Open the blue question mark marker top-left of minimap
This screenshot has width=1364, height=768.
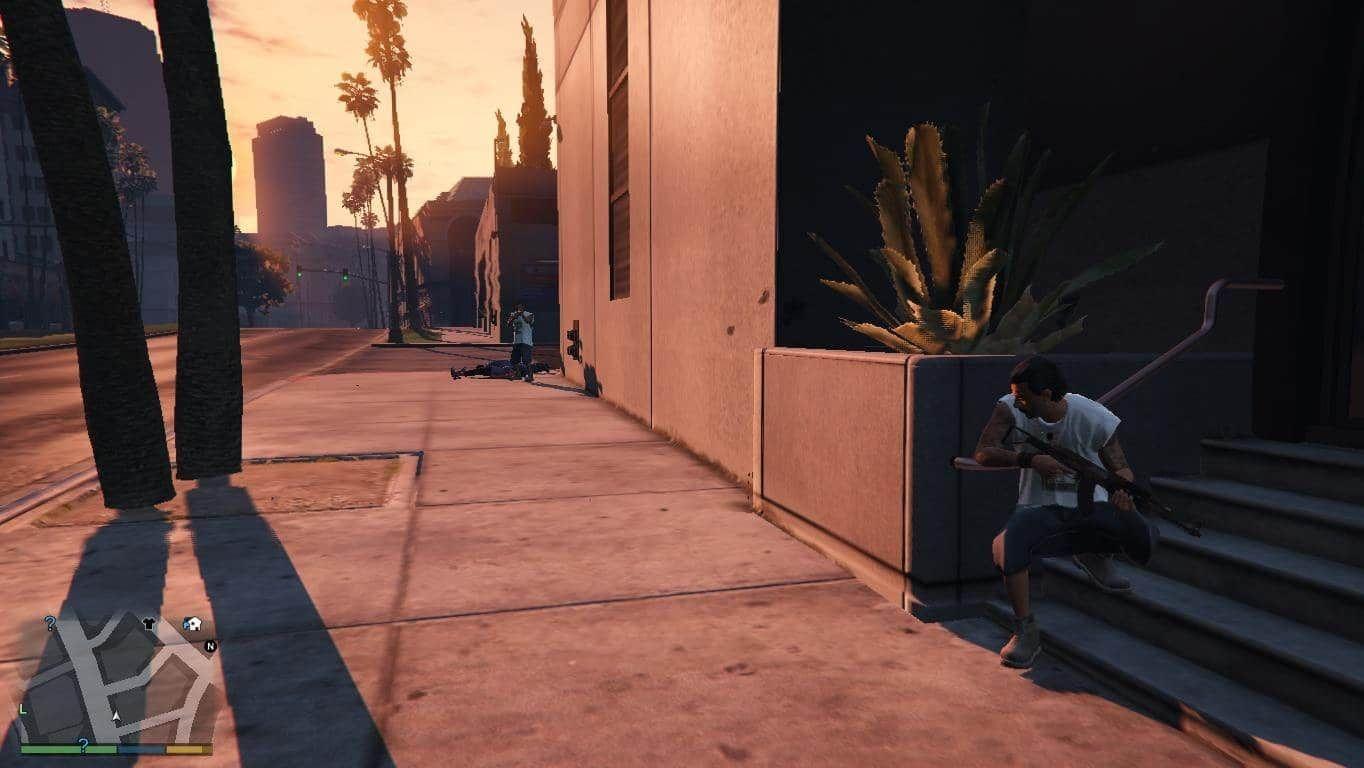coord(51,622)
